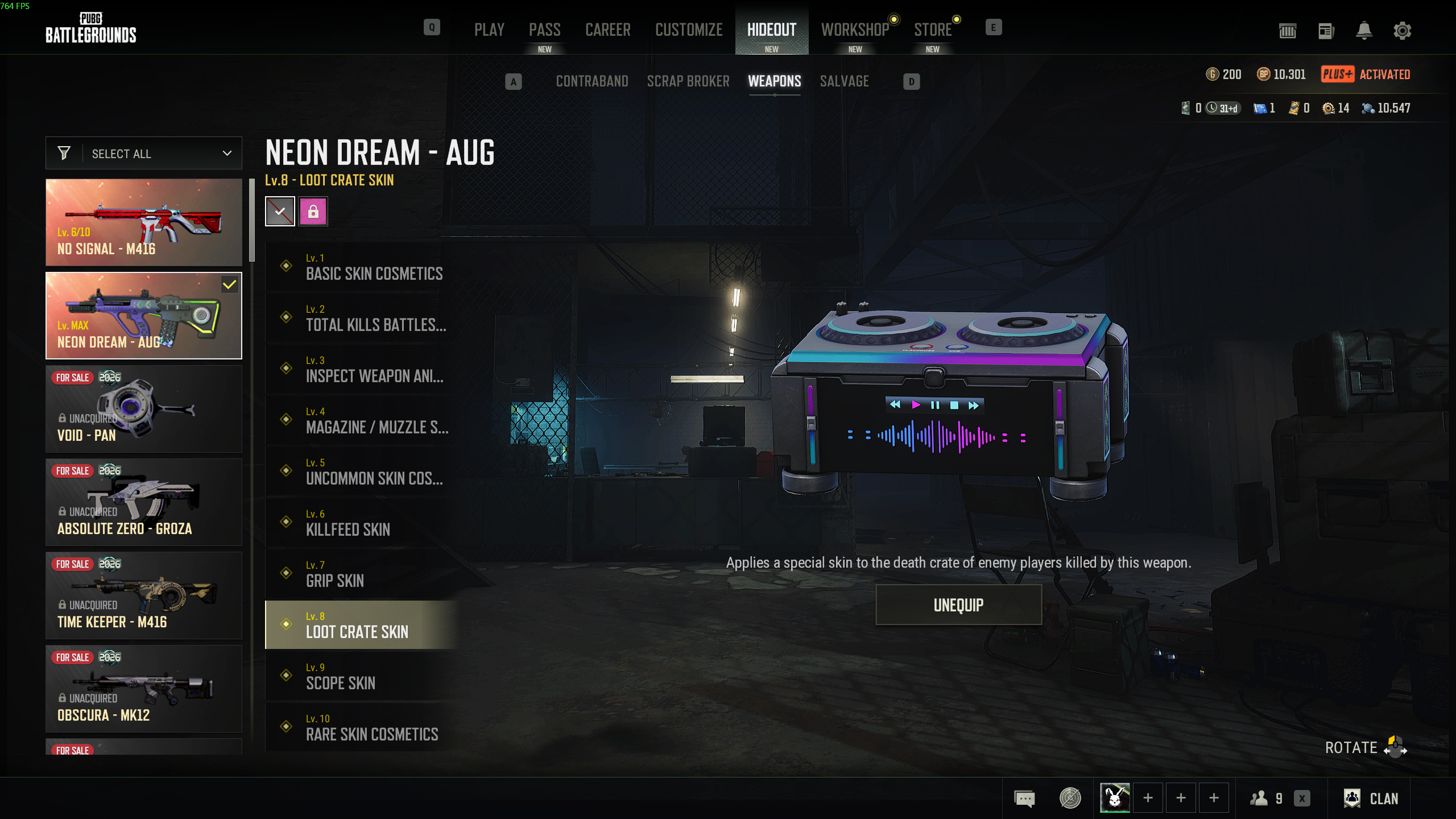This screenshot has height=819, width=1456.
Task: Choose the Void - Pan skin card
Action: pos(144,409)
